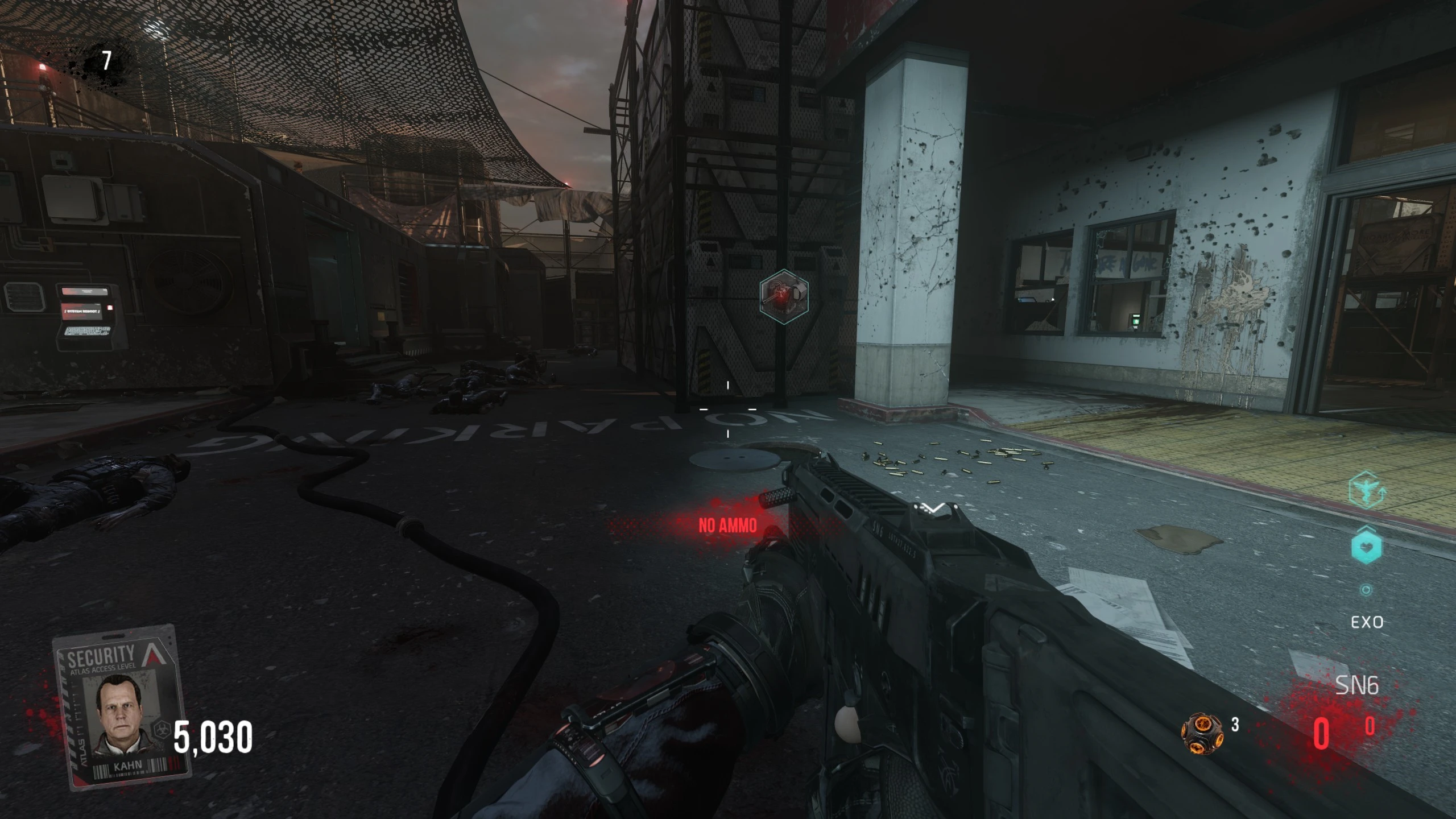Screen dimensions: 1456x819
Task: Click the small circular exo indicator
Action: click(1366, 590)
